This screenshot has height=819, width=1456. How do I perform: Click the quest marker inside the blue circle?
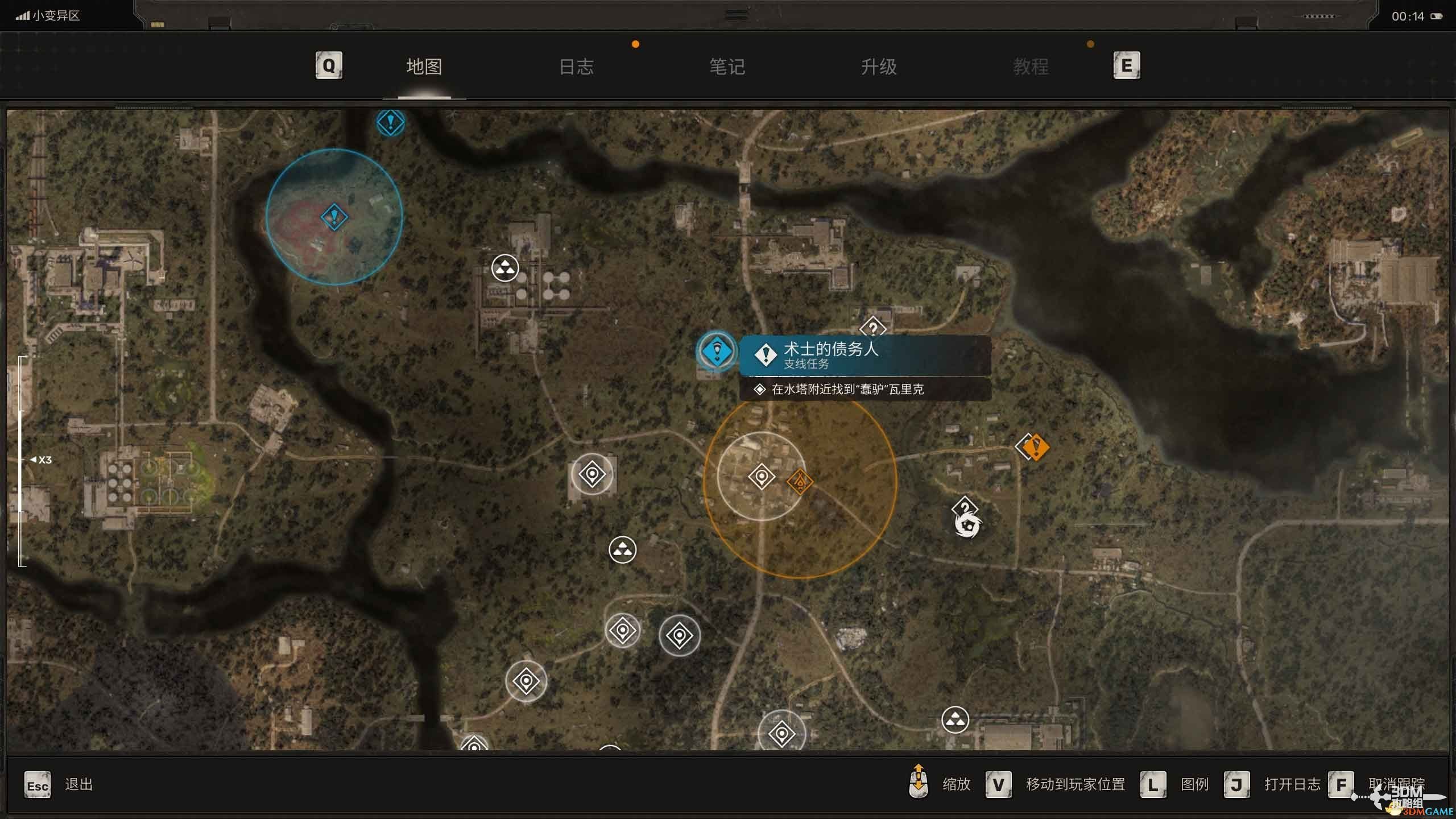[x=334, y=217]
